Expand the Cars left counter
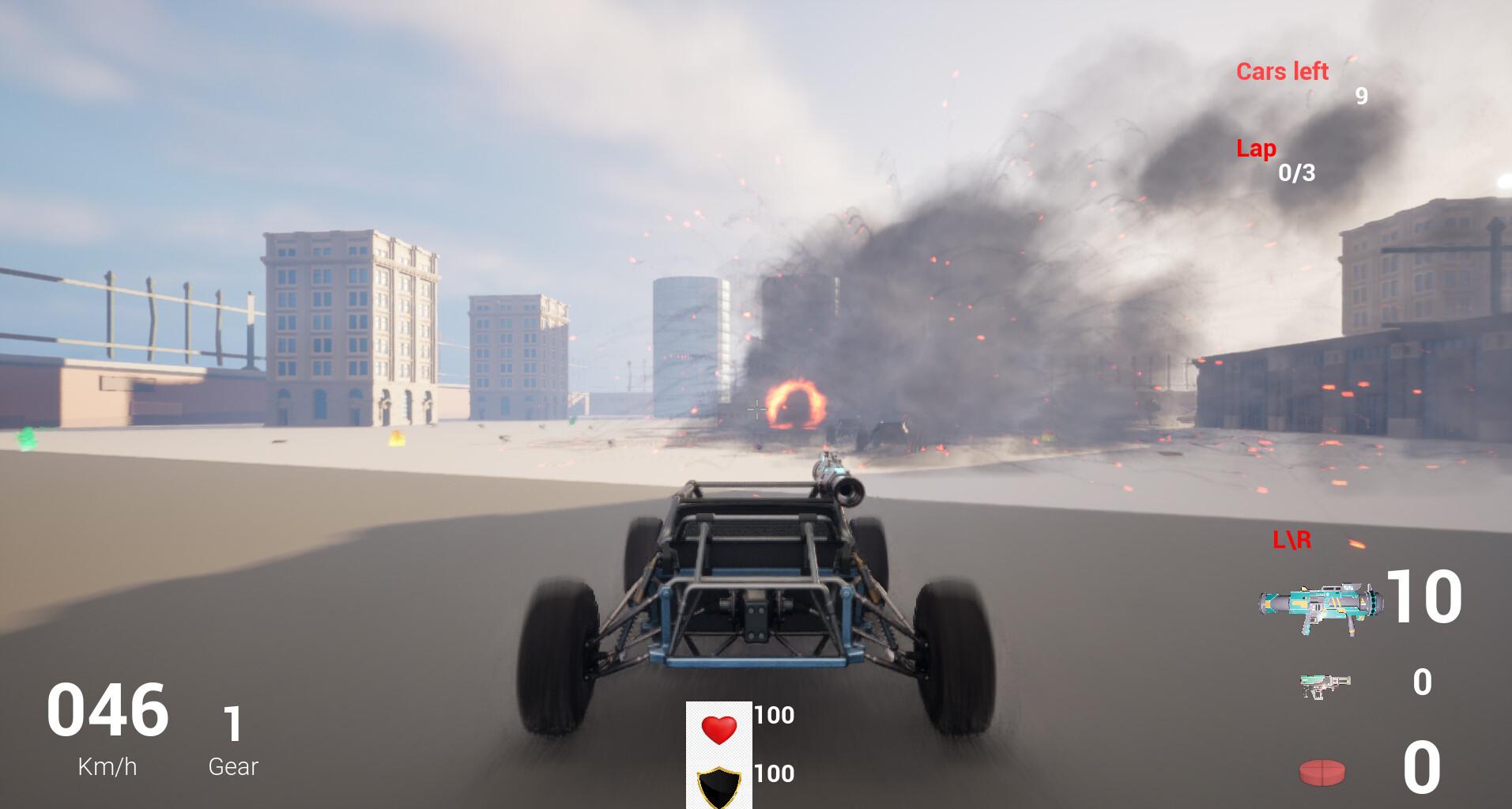Screen dimensions: 1512x809 click(x=1282, y=73)
